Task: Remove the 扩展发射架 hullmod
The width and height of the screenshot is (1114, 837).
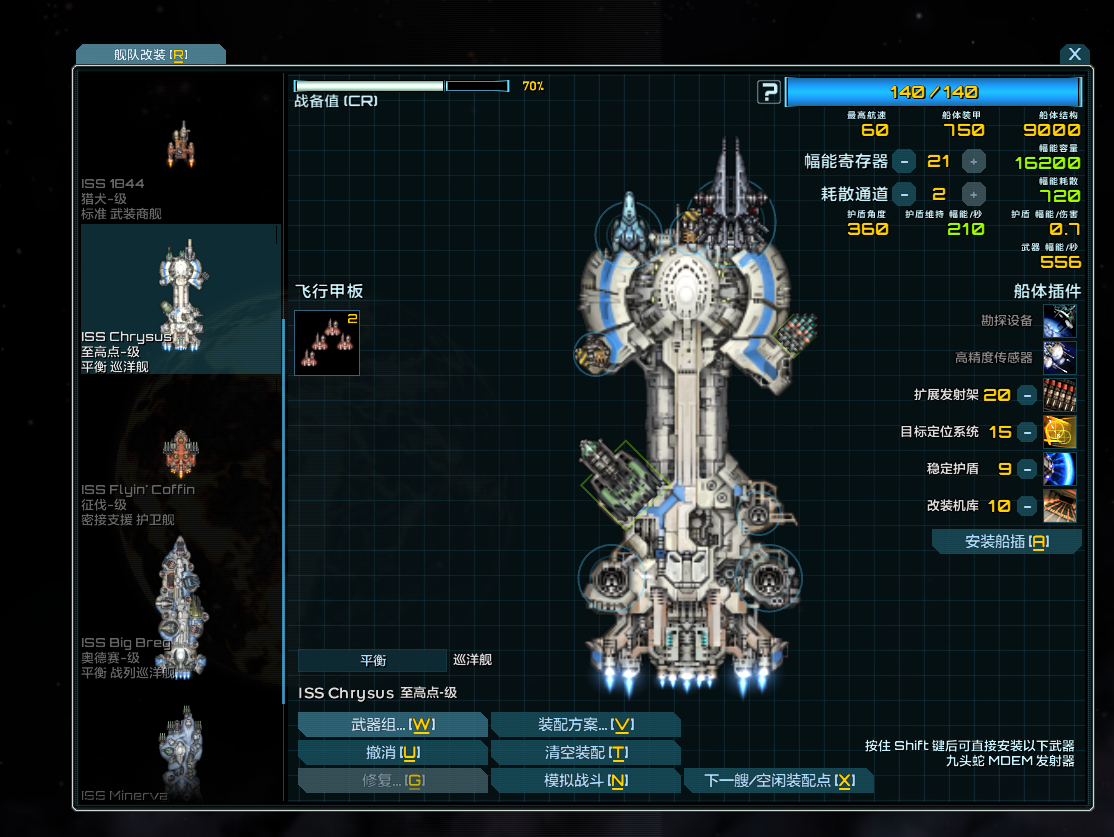Action: point(1027,395)
